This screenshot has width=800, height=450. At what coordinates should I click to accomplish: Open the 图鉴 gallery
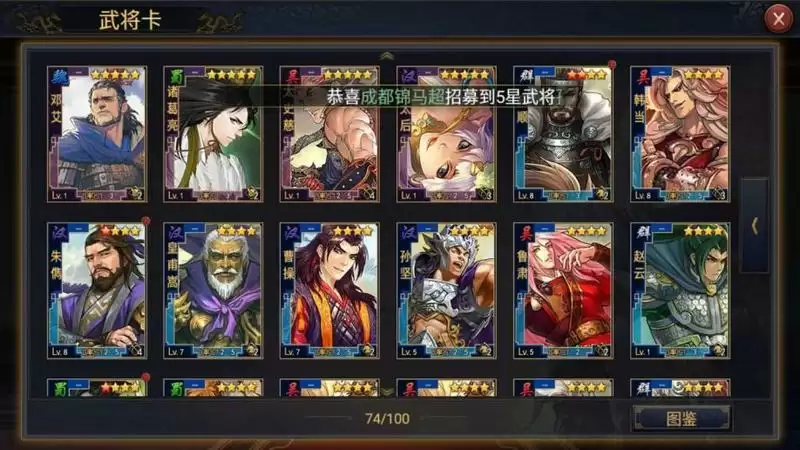click(682, 417)
